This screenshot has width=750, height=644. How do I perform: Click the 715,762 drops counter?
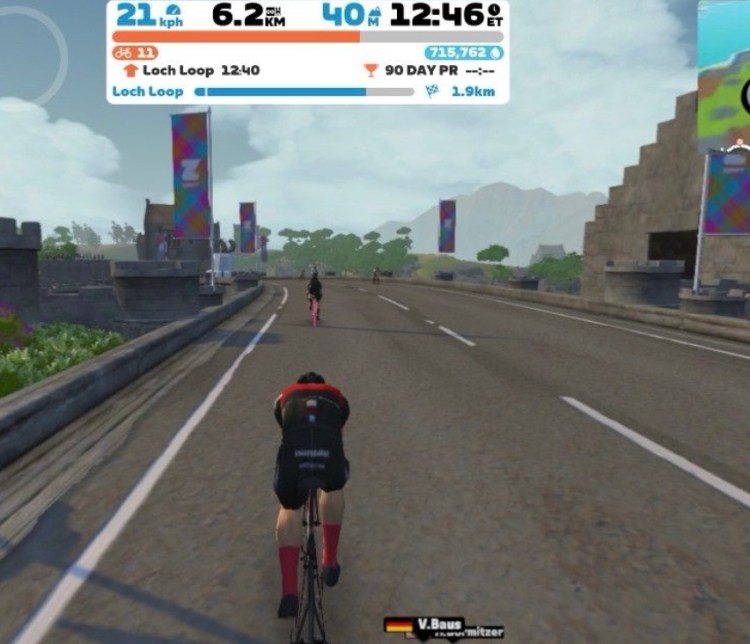(463, 52)
